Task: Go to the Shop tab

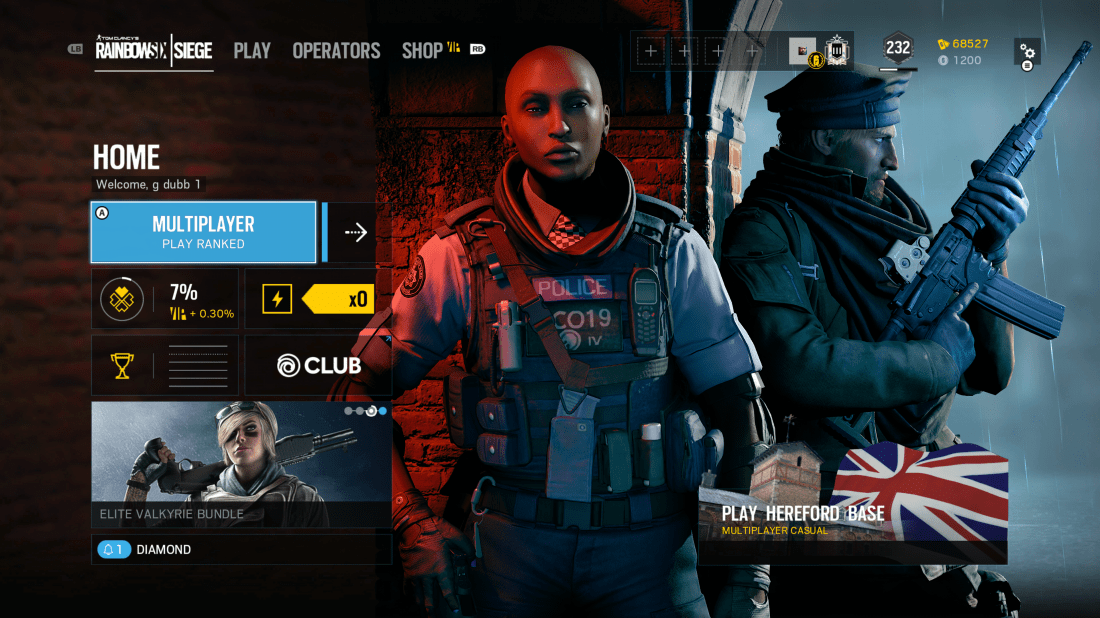Action: [x=422, y=50]
